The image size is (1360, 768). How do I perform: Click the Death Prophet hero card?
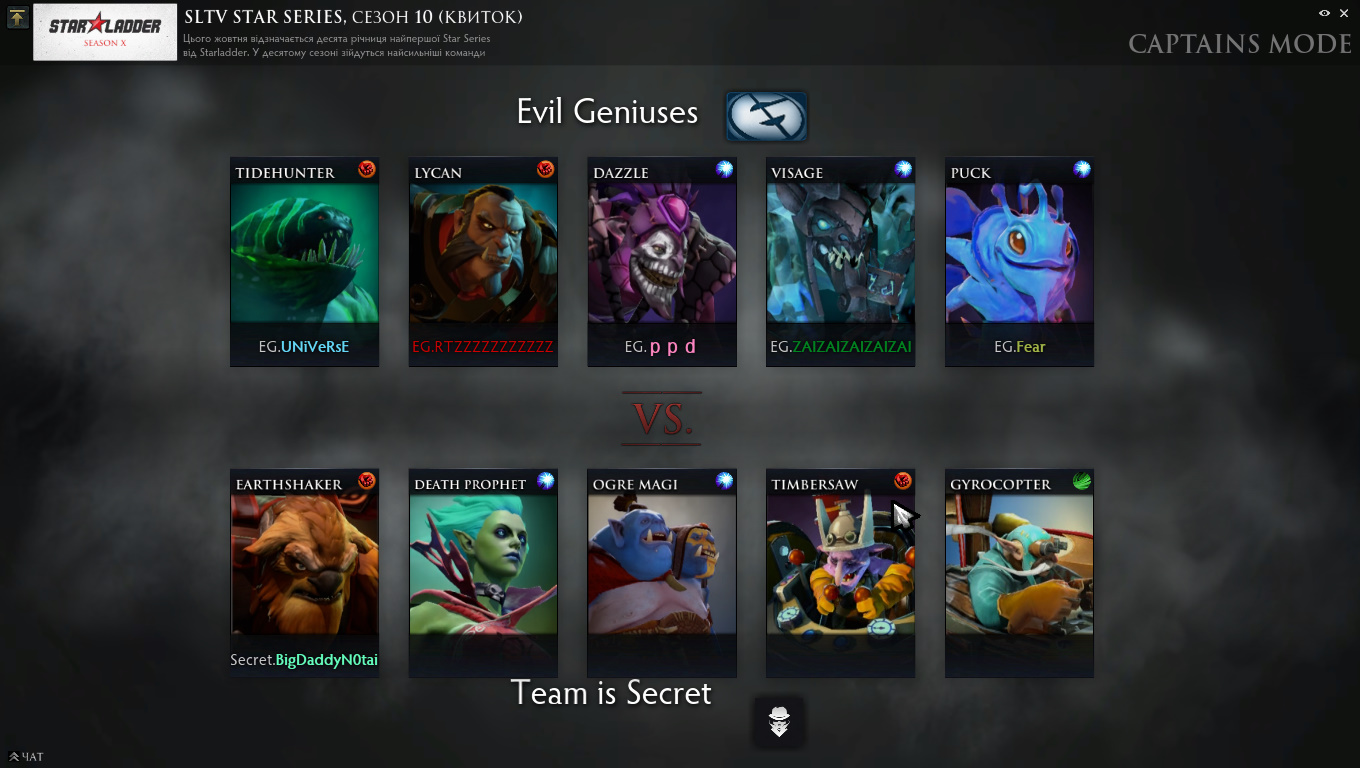(x=483, y=573)
